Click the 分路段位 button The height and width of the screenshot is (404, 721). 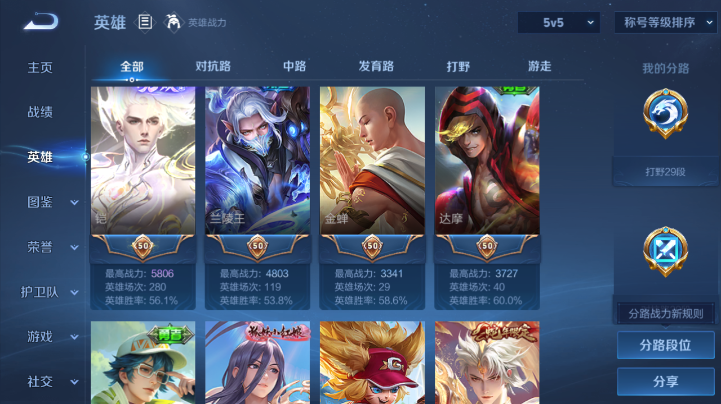[x=665, y=345]
